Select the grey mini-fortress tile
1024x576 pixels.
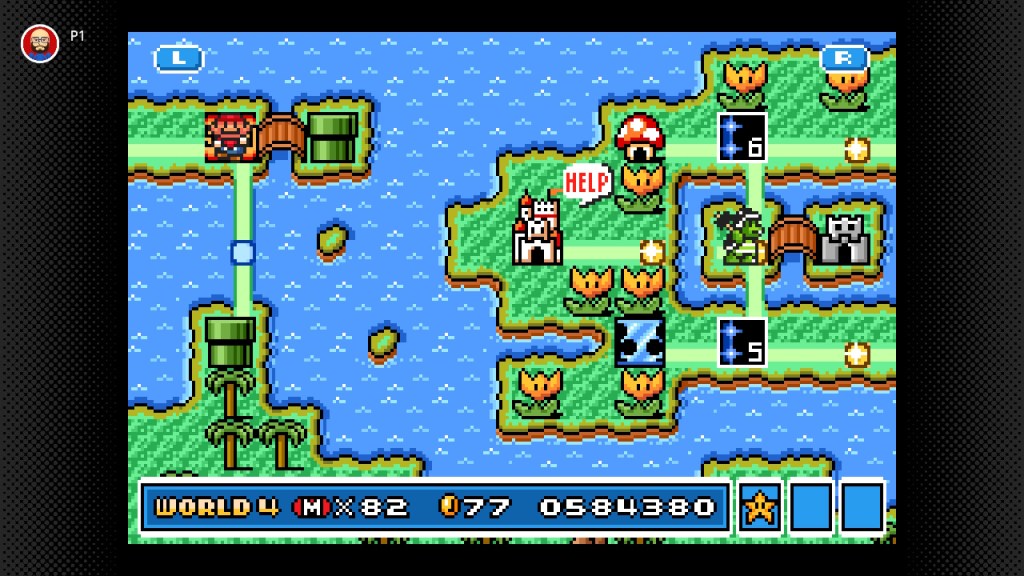[844, 240]
